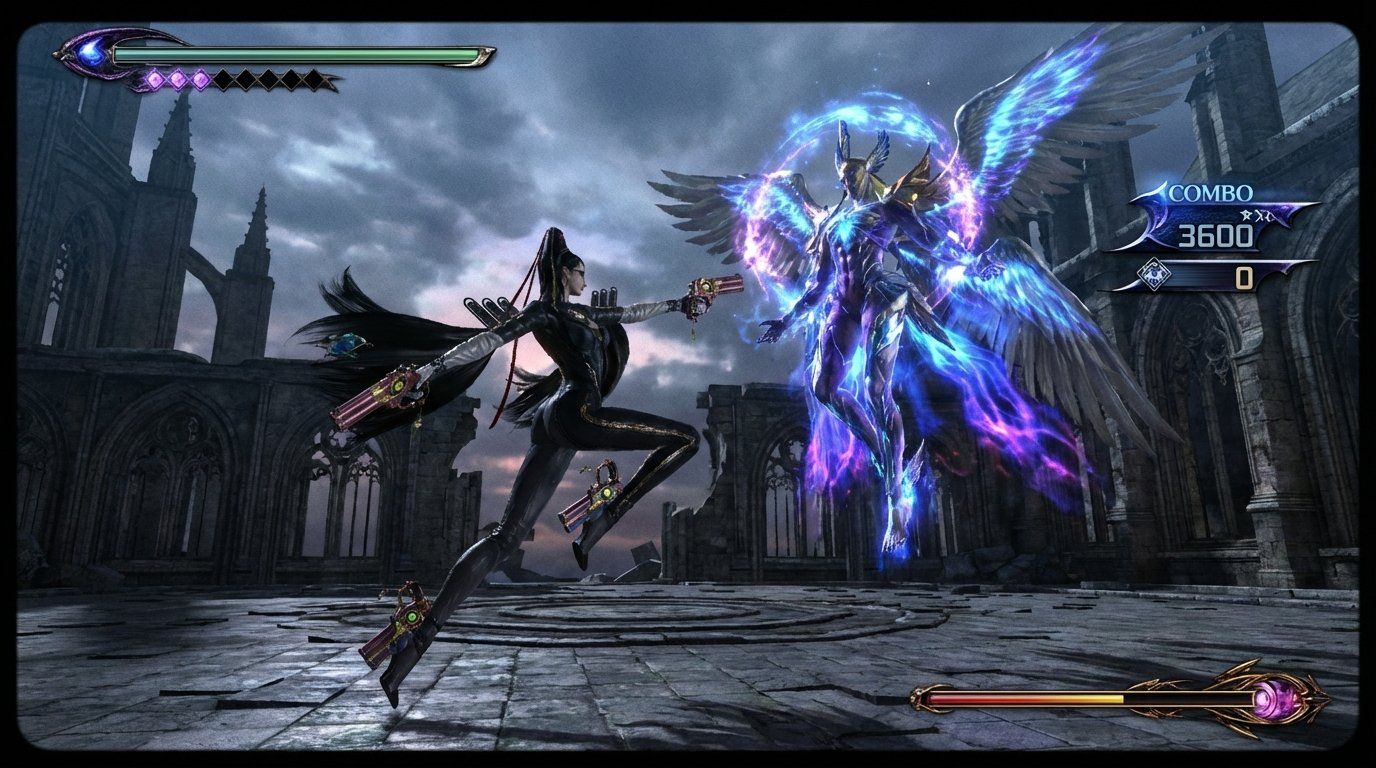
Task: Toggle the fourth empty gem slot
Action: pyautogui.click(x=290, y=78)
